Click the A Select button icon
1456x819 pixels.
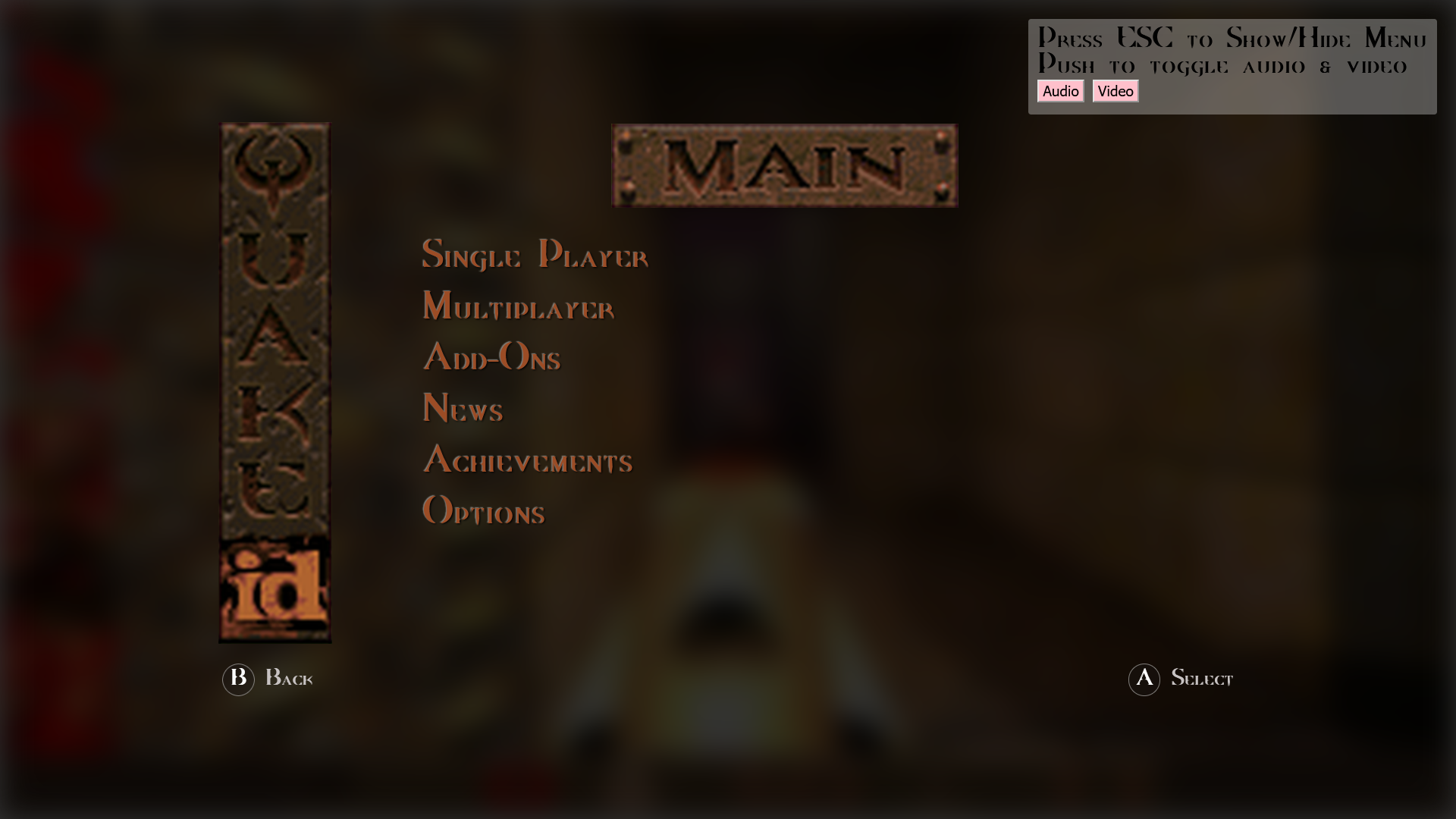(1144, 679)
